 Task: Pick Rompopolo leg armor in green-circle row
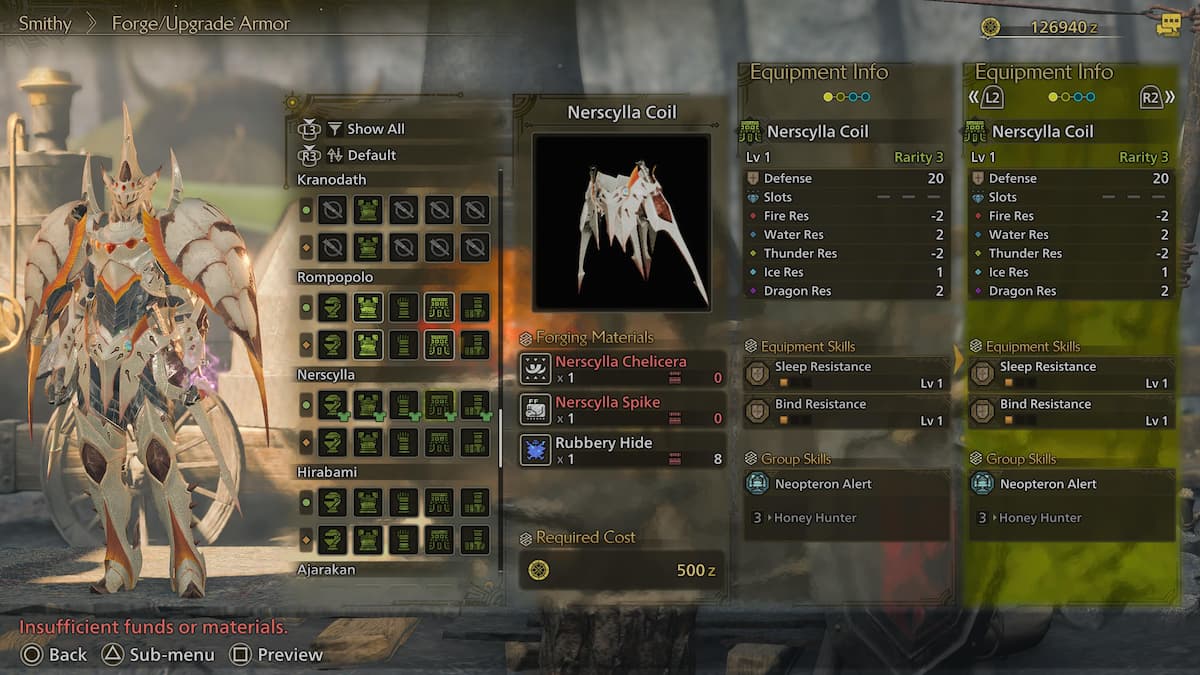[x=475, y=307]
